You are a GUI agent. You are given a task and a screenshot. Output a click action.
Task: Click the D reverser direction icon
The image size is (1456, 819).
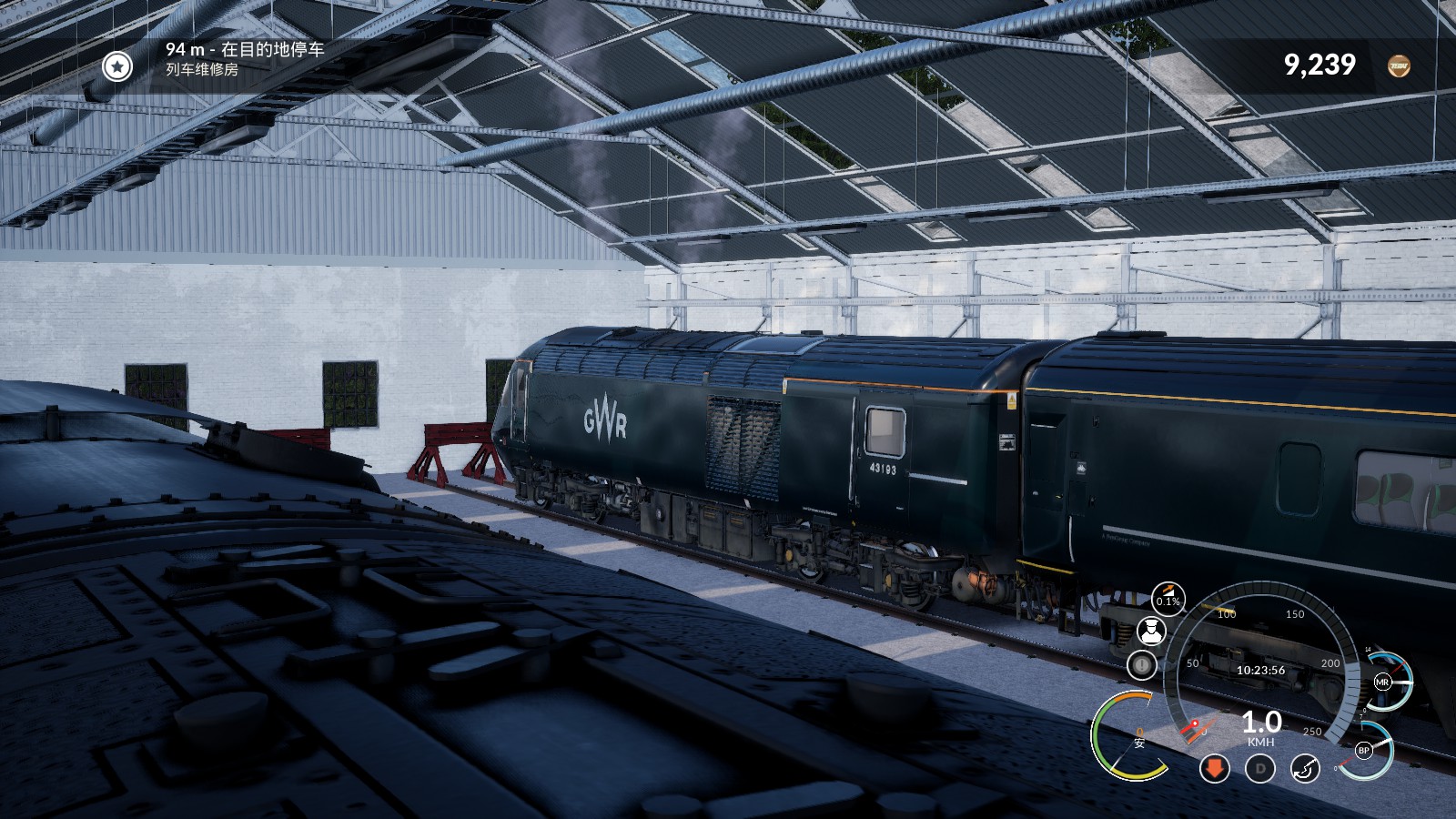[x=1260, y=769]
